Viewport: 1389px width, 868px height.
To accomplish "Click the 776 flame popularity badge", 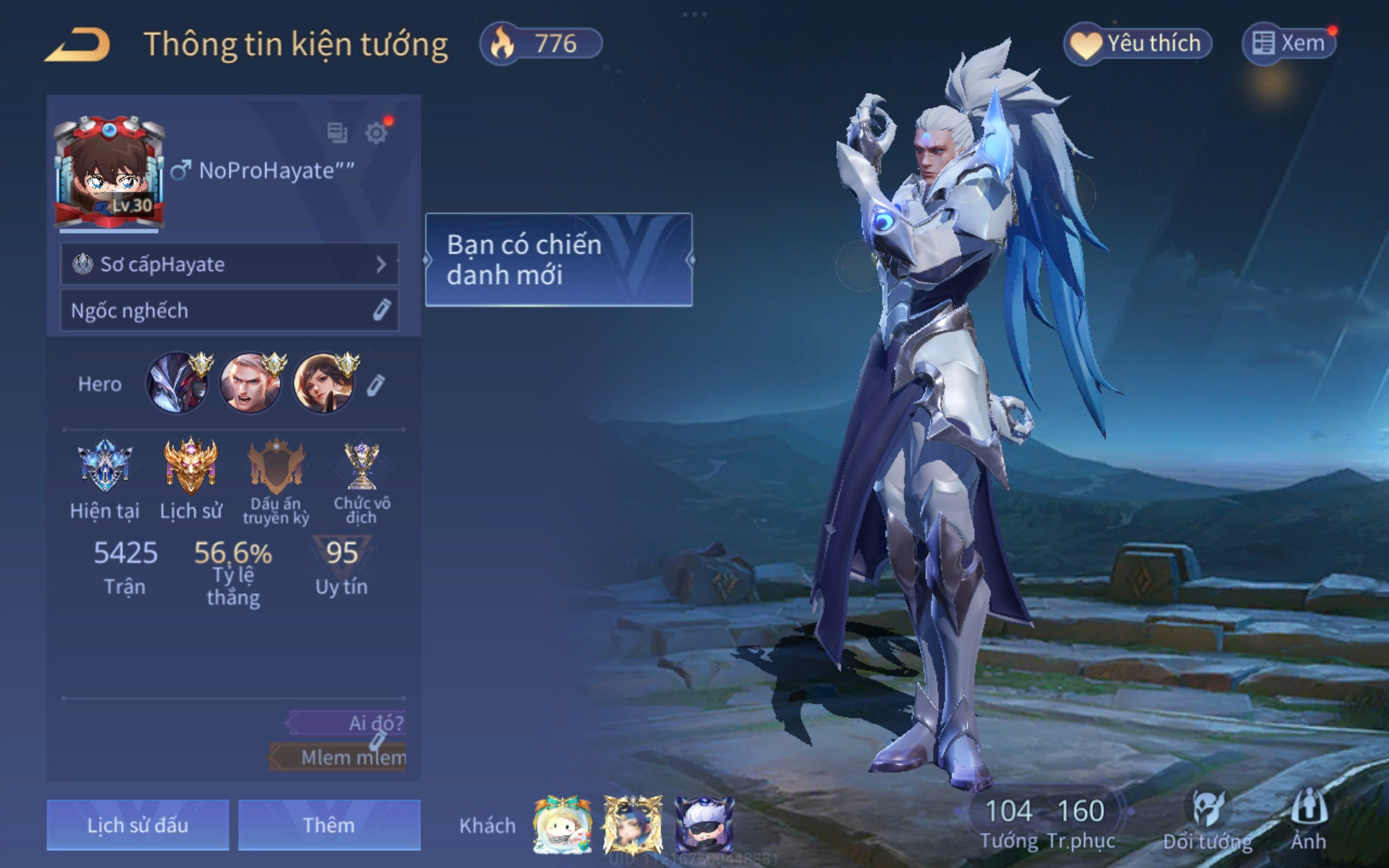I will click(541, 43).
